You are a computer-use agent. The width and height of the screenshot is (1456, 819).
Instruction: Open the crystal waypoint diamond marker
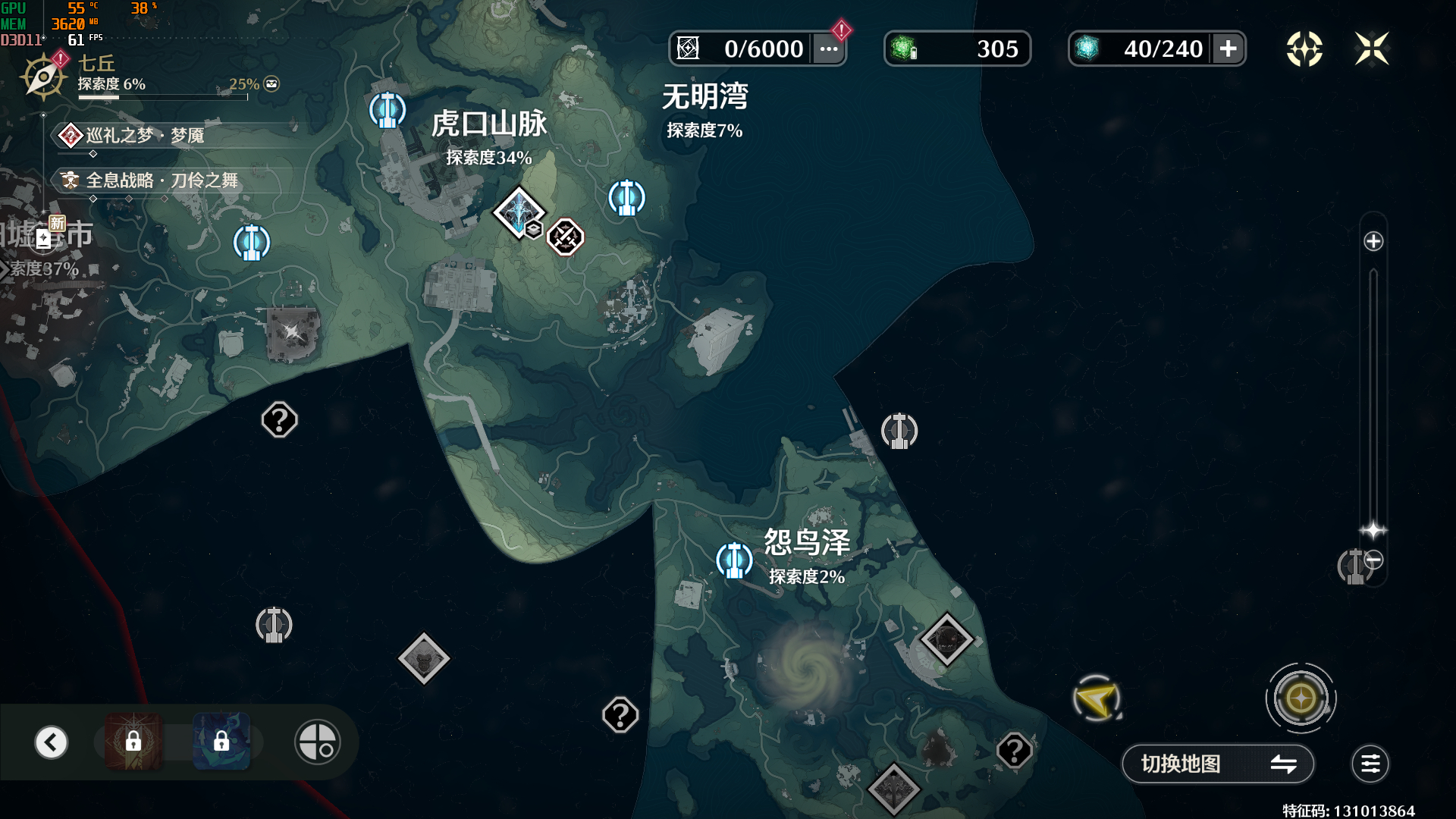pyautogui.click(x=519, y=212)
